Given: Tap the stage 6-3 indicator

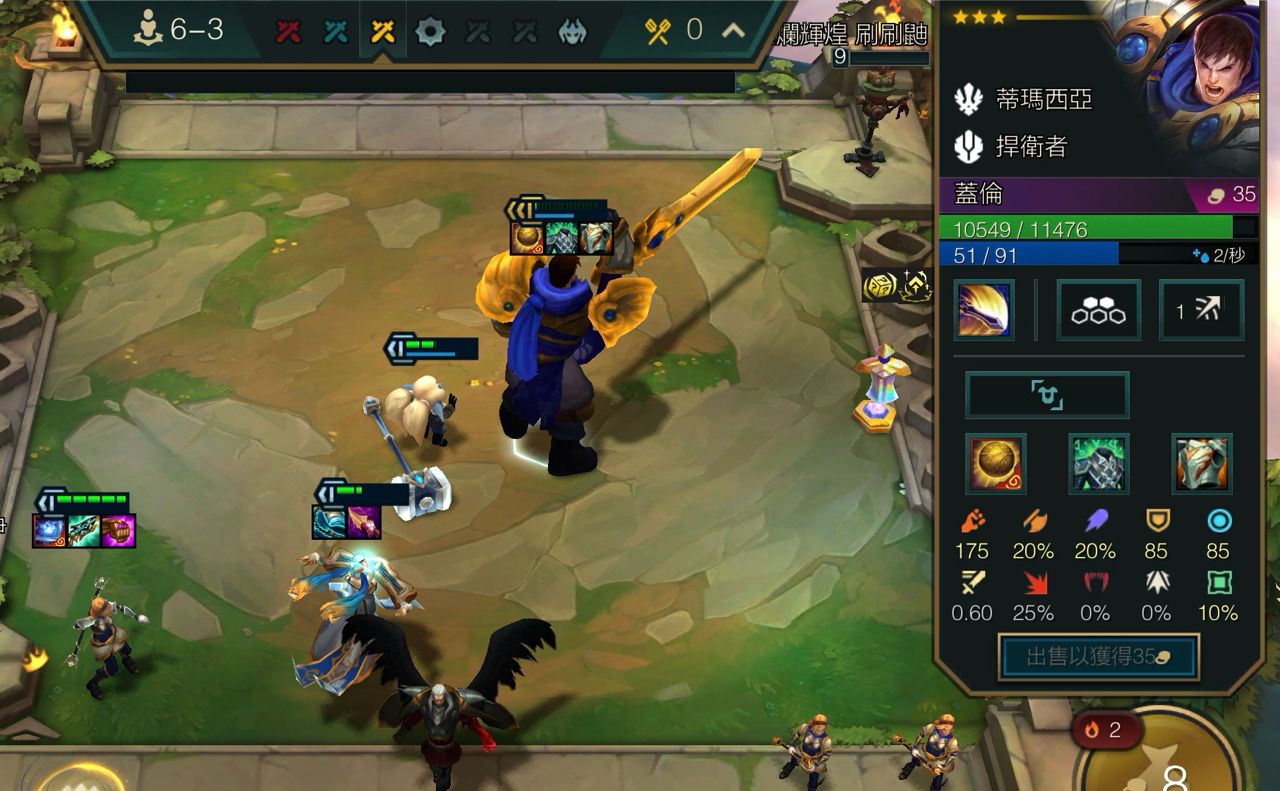Looking at the screenshot, I should click(180, 31).
